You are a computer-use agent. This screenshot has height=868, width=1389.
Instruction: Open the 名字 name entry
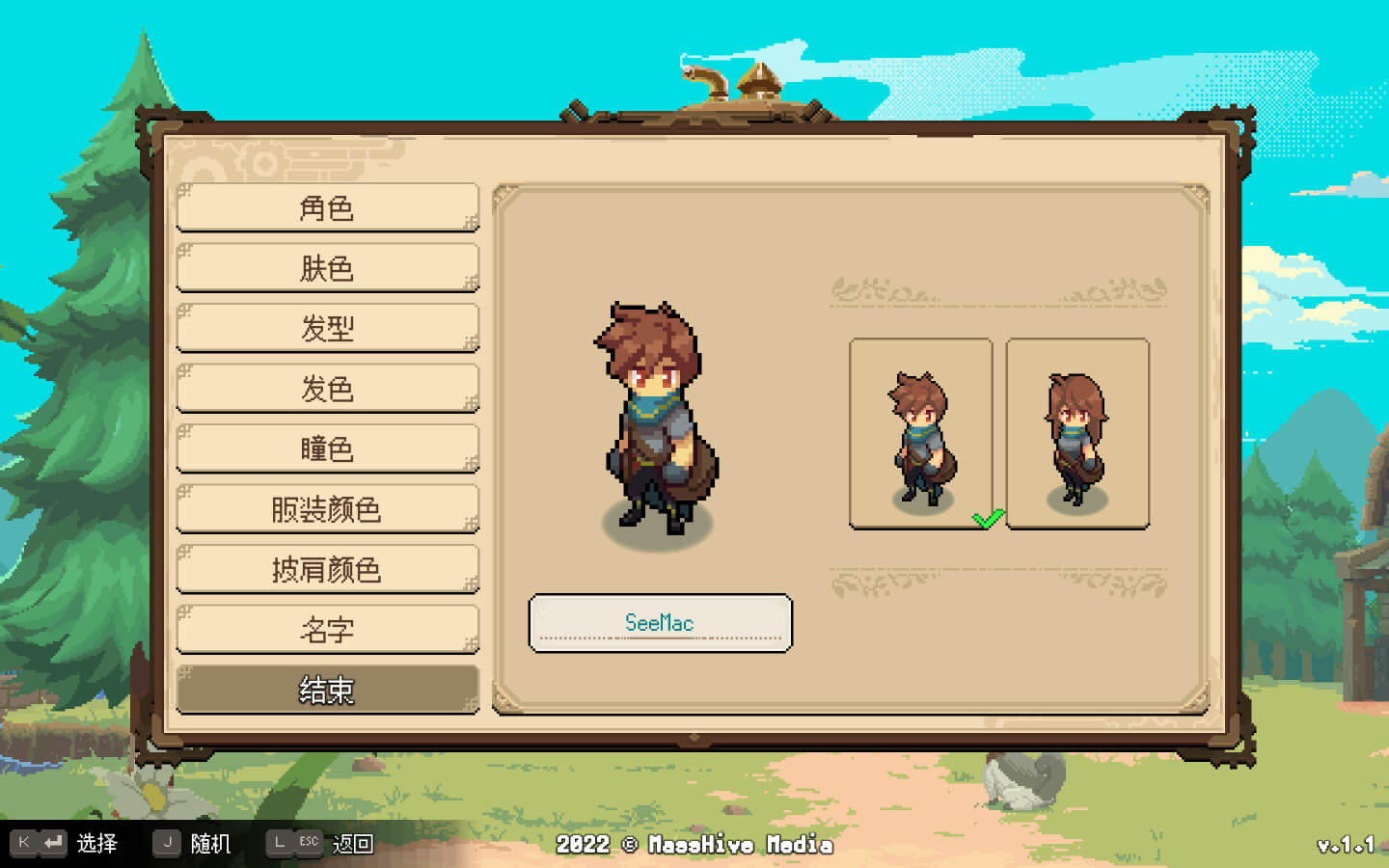pyautogui.click(x=327, y=630)
